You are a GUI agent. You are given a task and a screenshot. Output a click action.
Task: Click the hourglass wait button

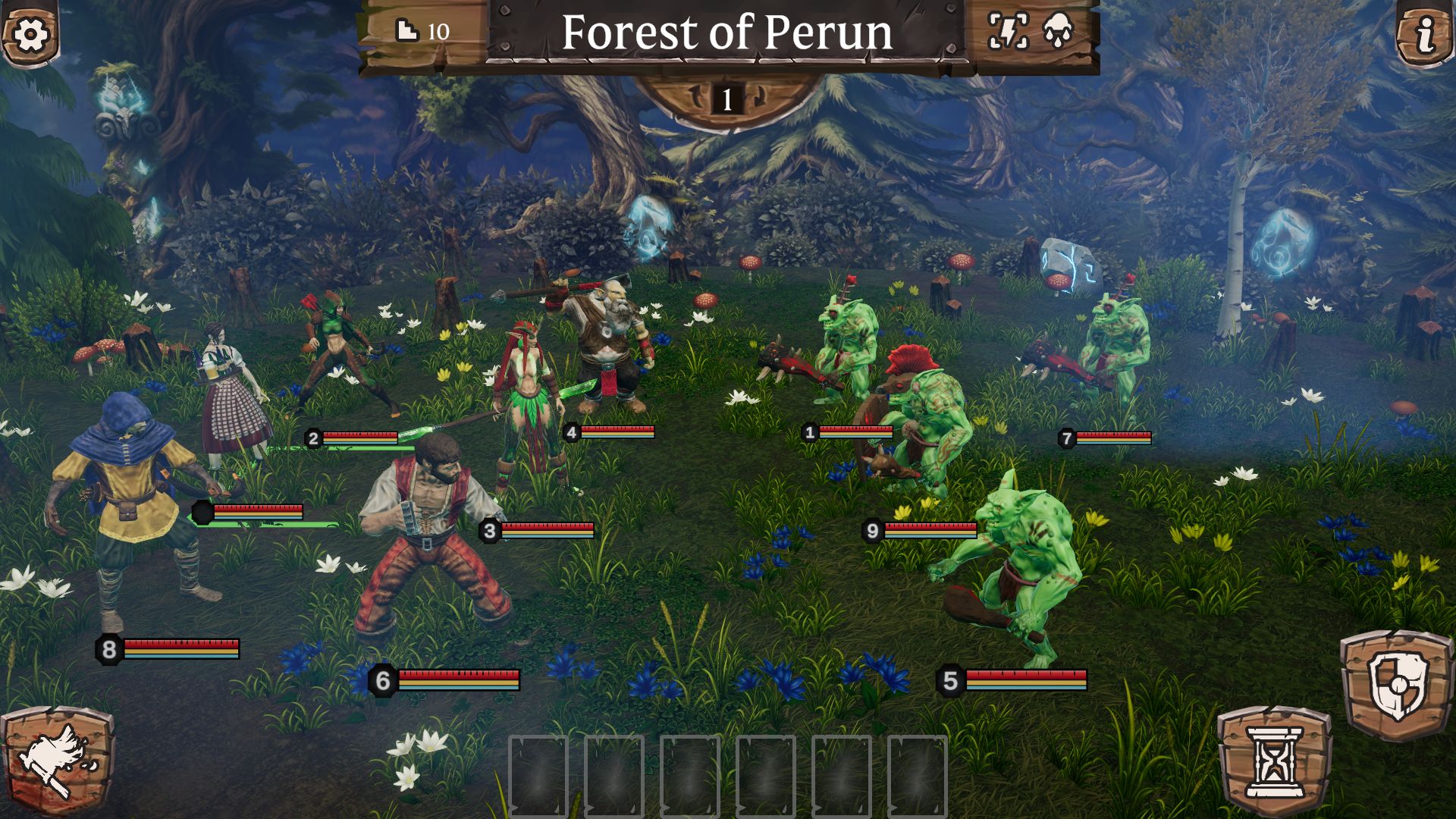click(x=1275, y=761)
